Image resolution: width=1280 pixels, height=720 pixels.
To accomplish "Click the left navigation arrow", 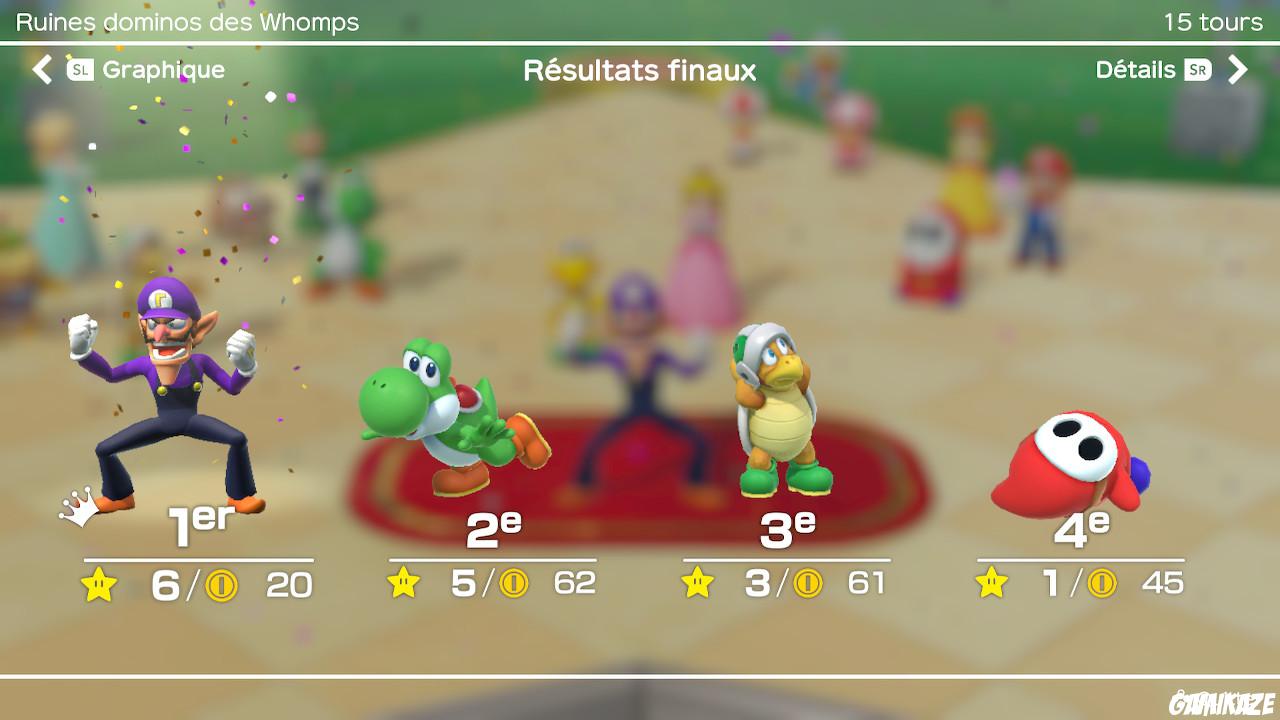I will [x=40, y=70].
